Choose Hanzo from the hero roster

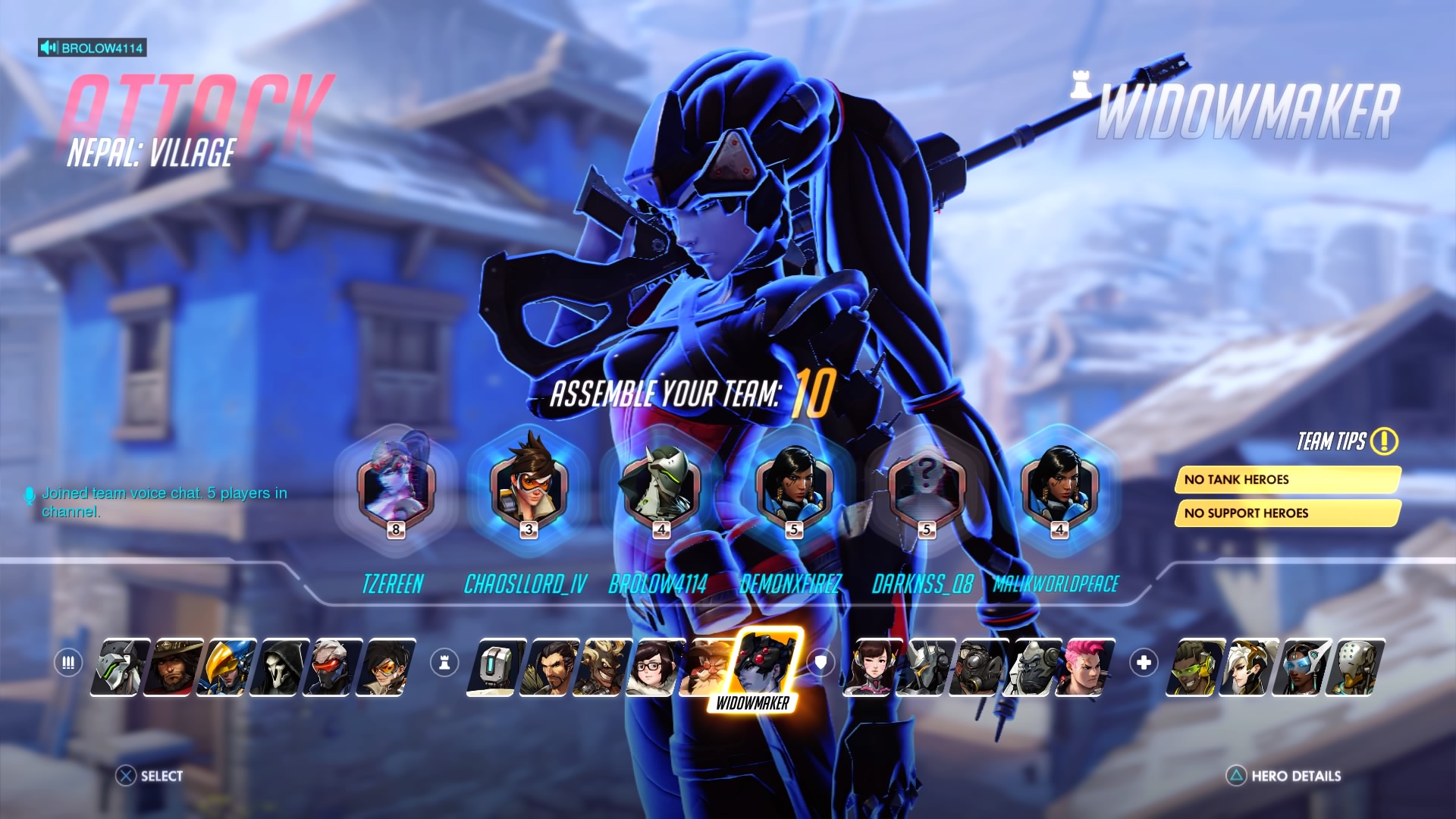[x=550, y=667]
